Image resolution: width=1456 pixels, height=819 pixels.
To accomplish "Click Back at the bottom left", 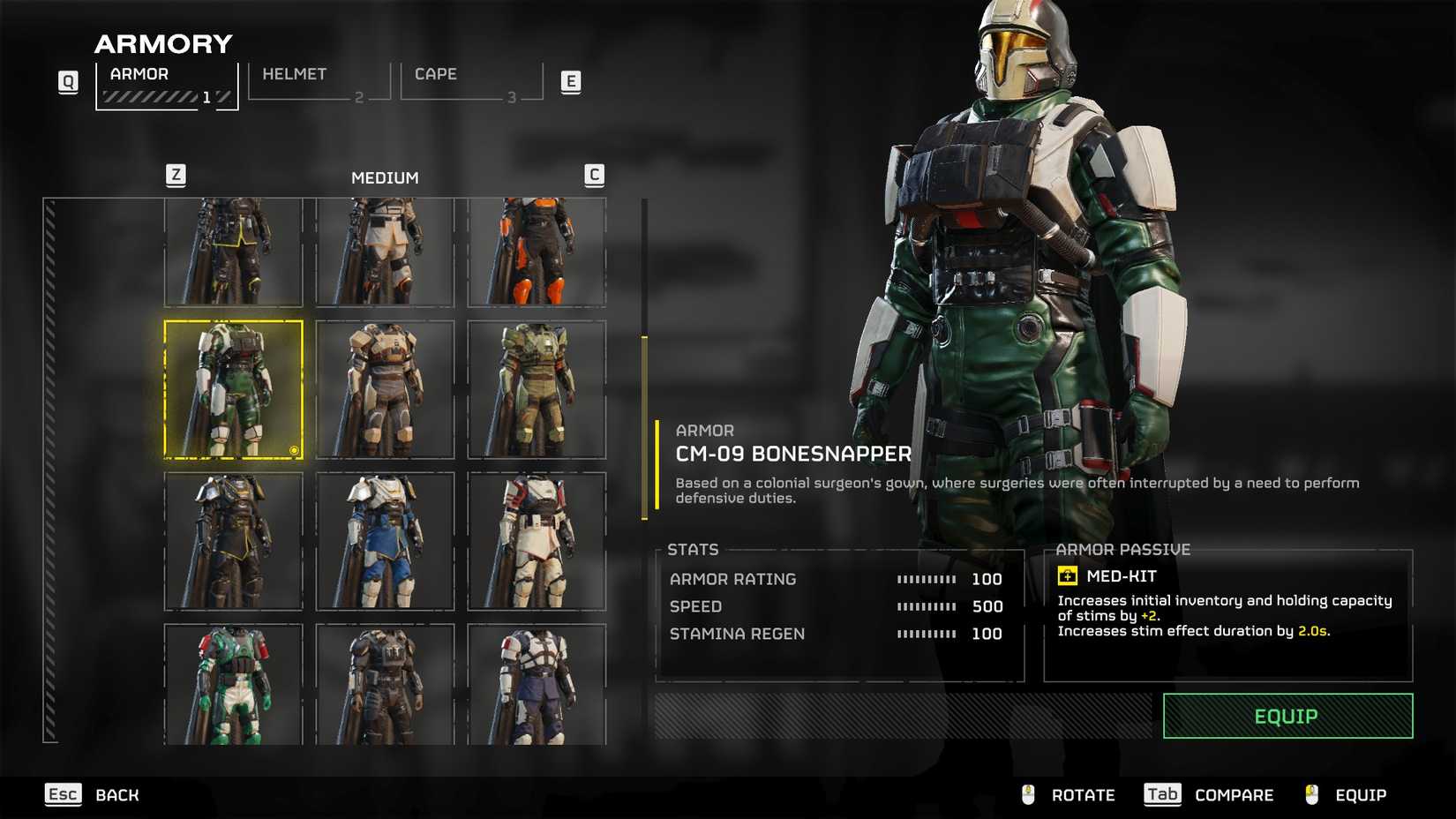I will (116, 794).
